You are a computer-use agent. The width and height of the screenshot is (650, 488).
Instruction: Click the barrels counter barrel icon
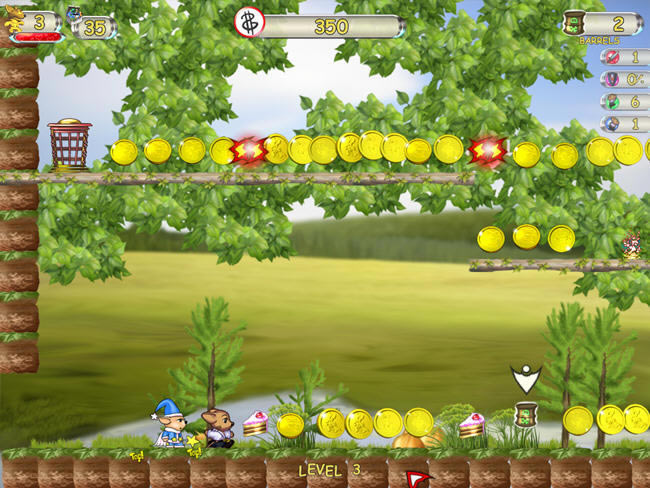tap(573, 23)
